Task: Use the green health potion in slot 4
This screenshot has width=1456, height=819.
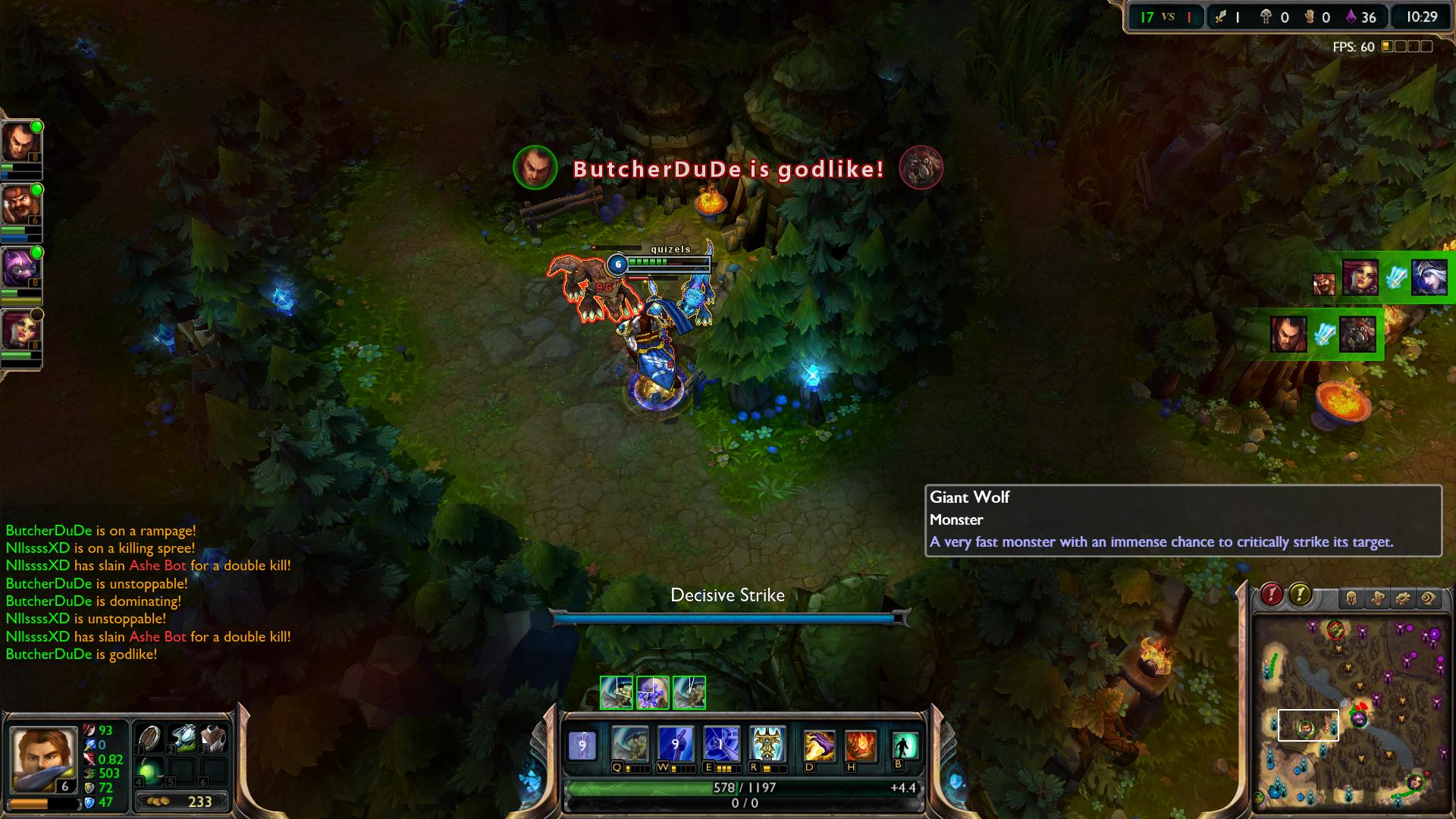Action: 149,770
